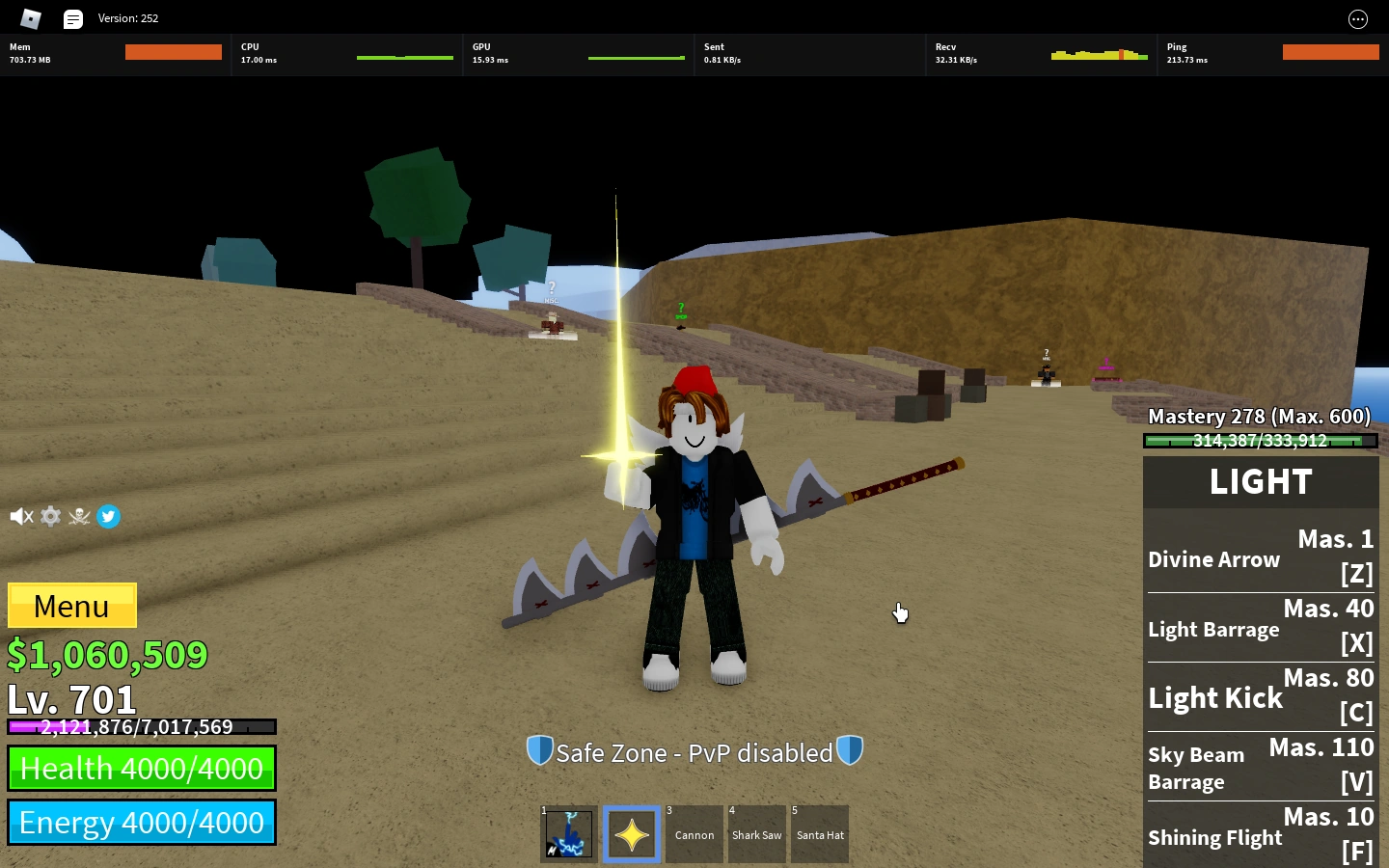Screen dimensions: 1389x868
Task: Equip the Shark Saw weapon
Action: pyautogui.click(x=756, y=833)
